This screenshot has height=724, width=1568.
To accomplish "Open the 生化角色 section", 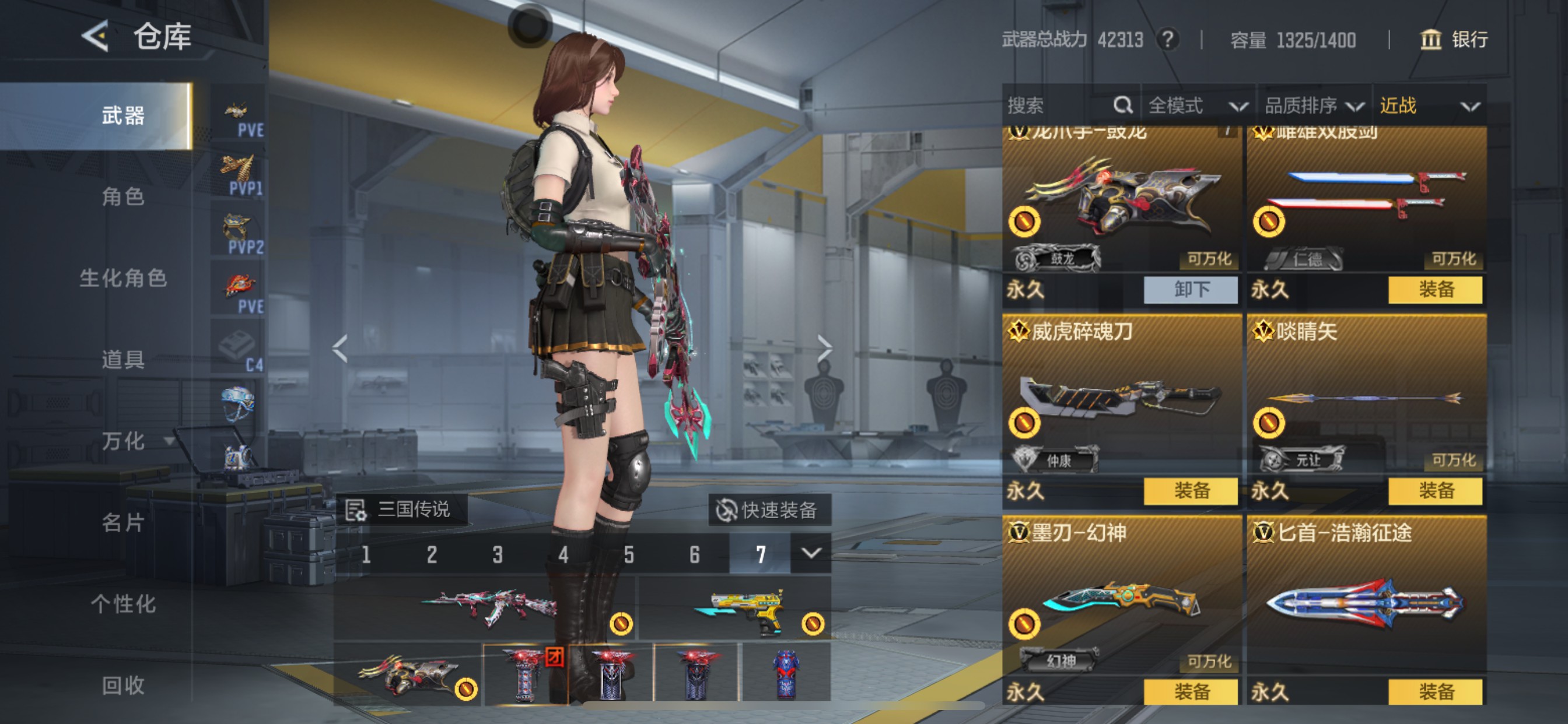I will point(123,278).
